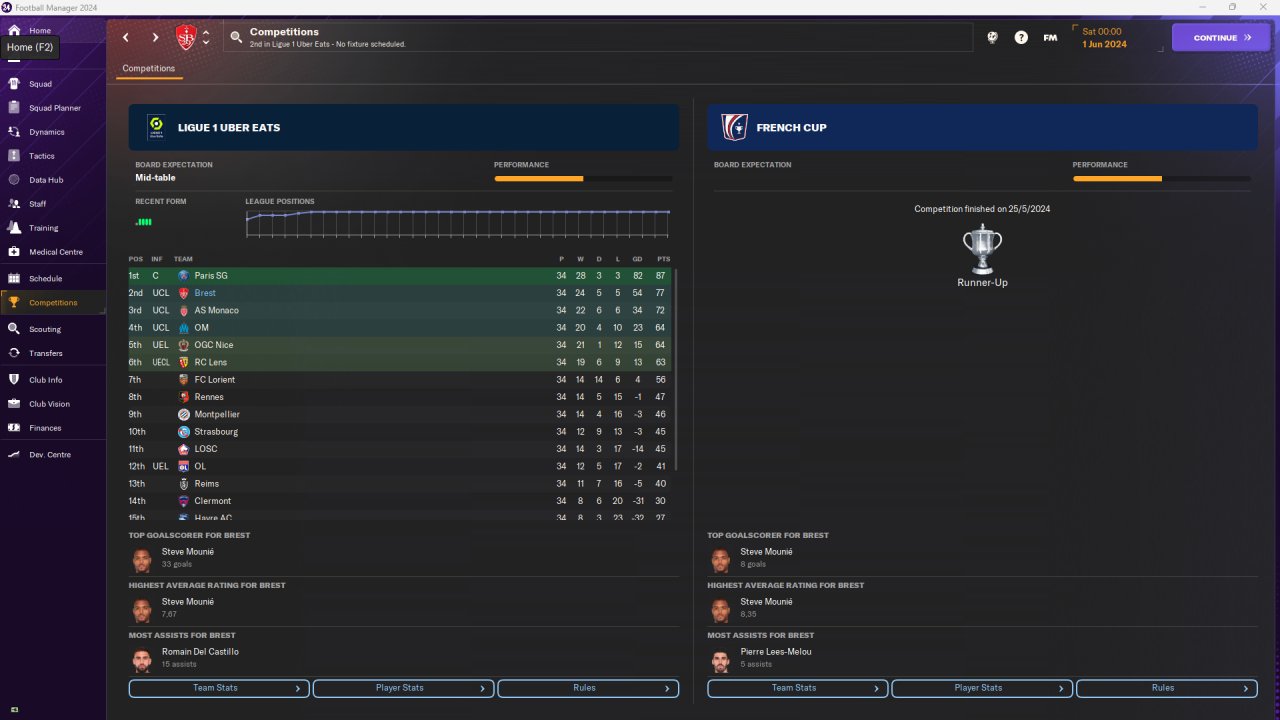
Task: Navigate back with the left arrow
Action: click(x=126, y=38)
